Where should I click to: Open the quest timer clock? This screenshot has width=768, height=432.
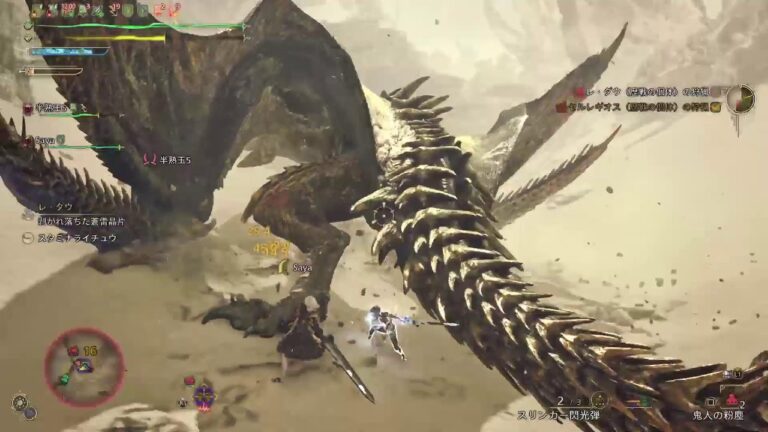click(x=740, y=99)
